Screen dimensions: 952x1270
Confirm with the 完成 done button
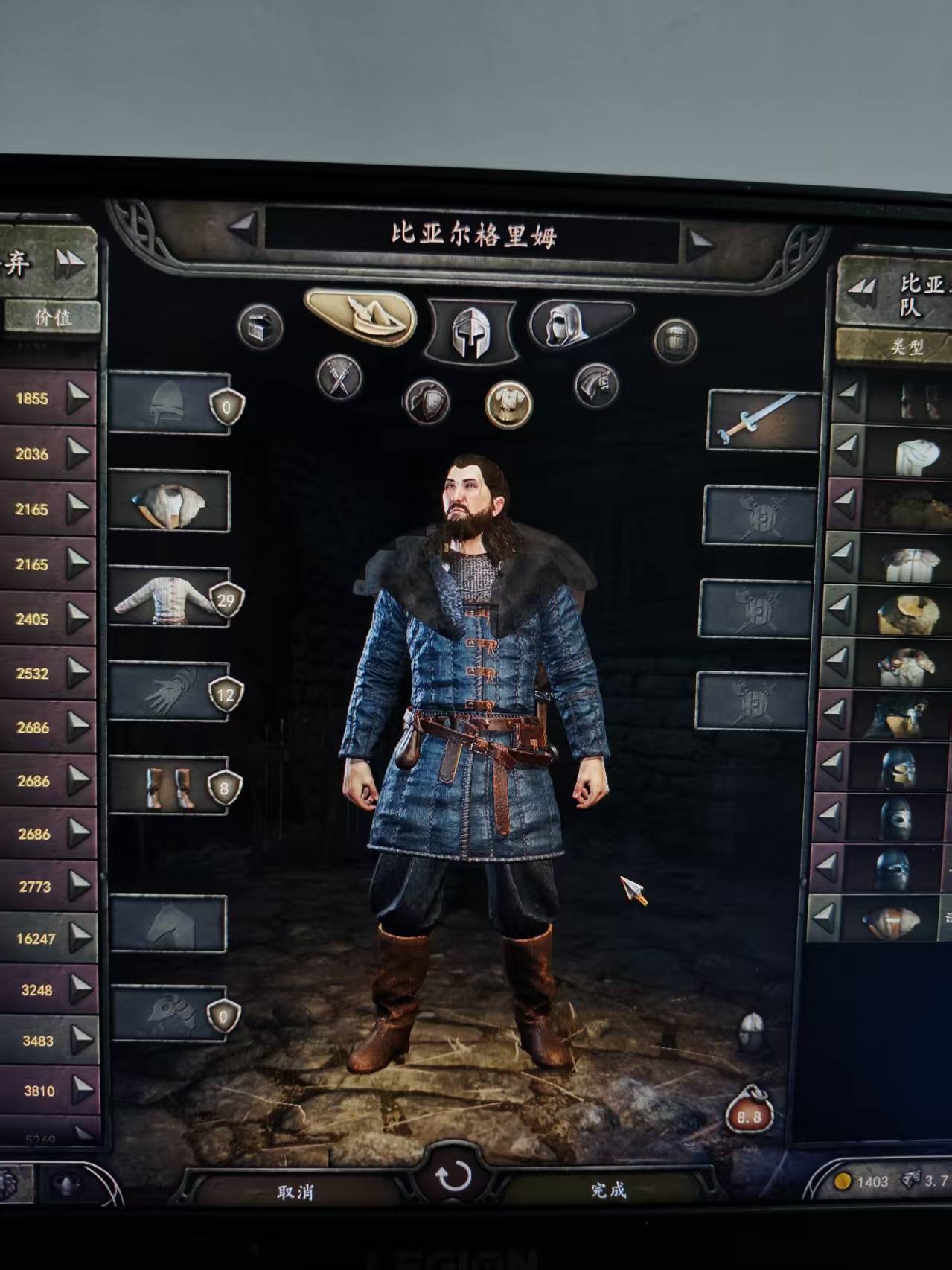click(608, 1190)
